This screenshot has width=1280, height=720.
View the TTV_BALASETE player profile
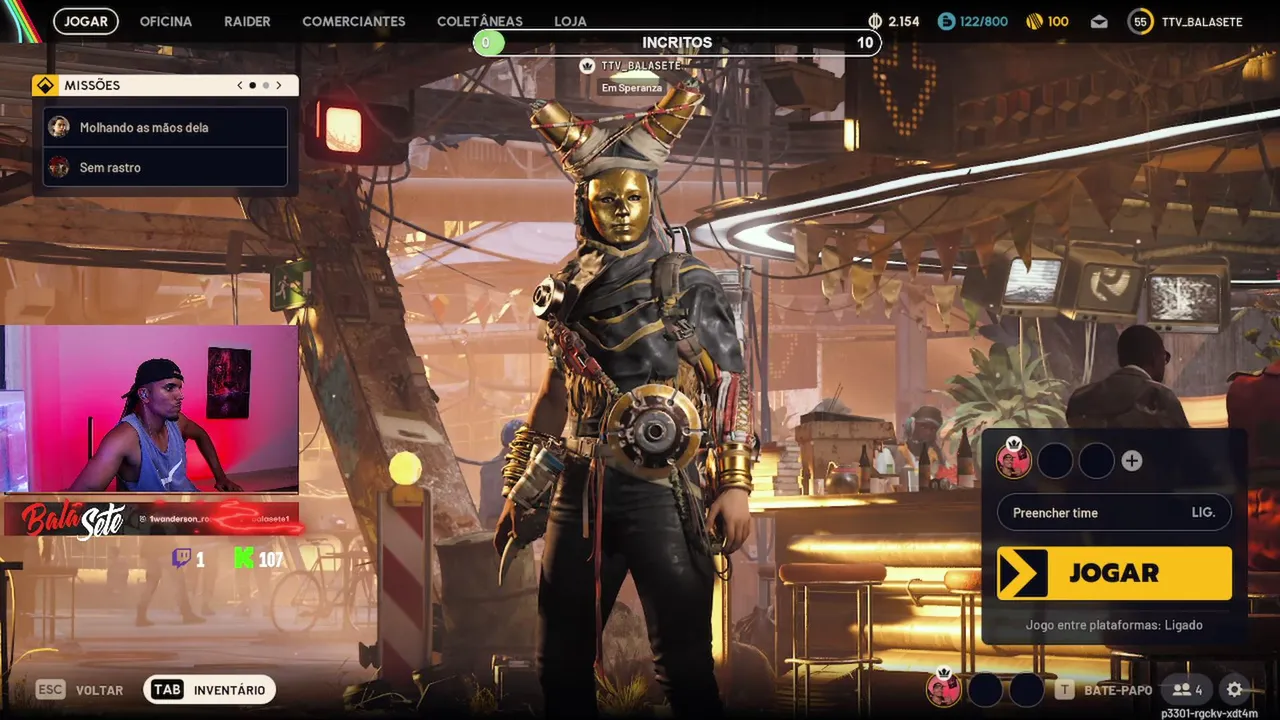(x=1186, y=21)
